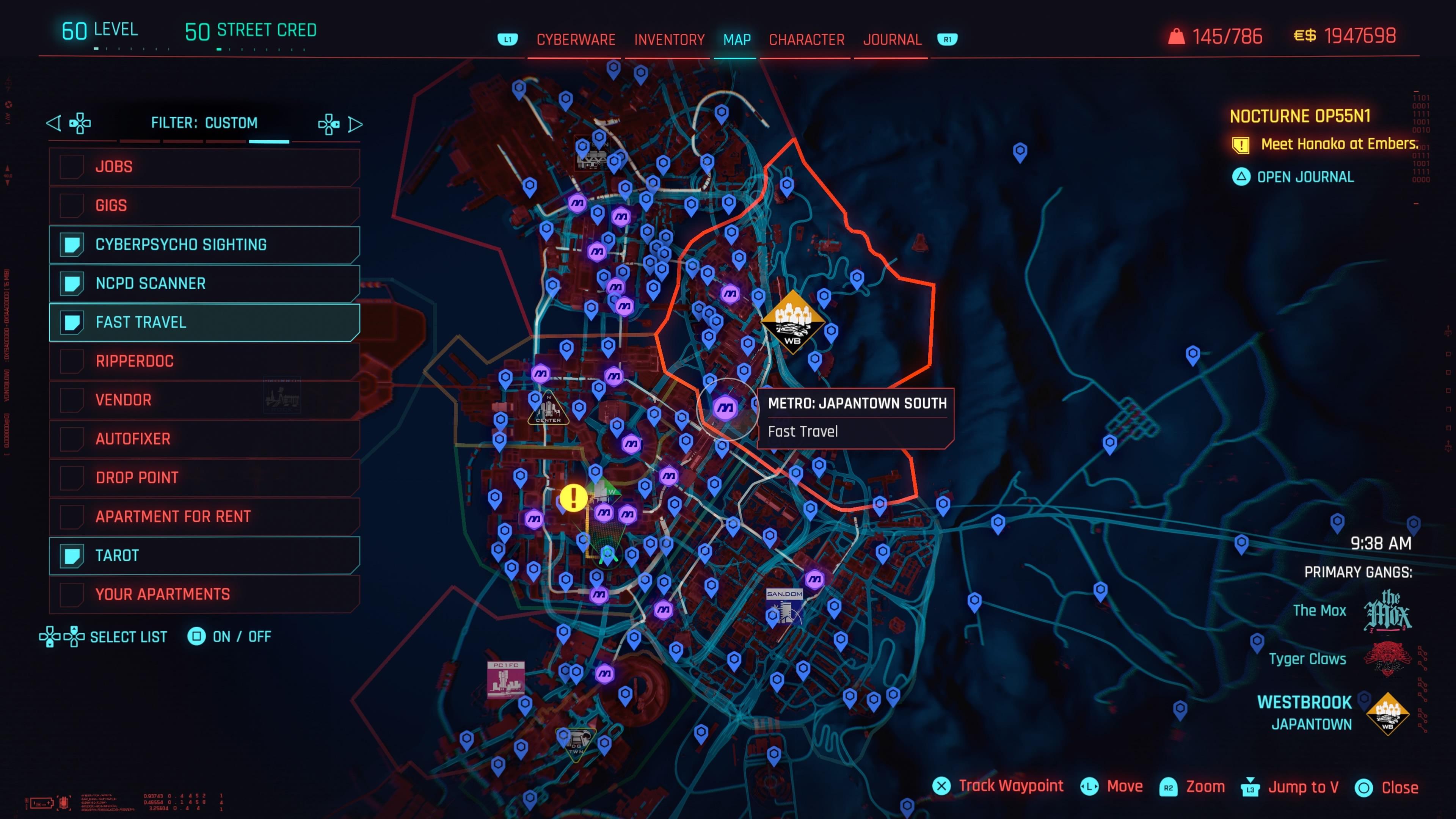Viewport: 1456px width, 819px height.
Task: Disable the NCPD Scanner filter
Action: click(72, 283)
